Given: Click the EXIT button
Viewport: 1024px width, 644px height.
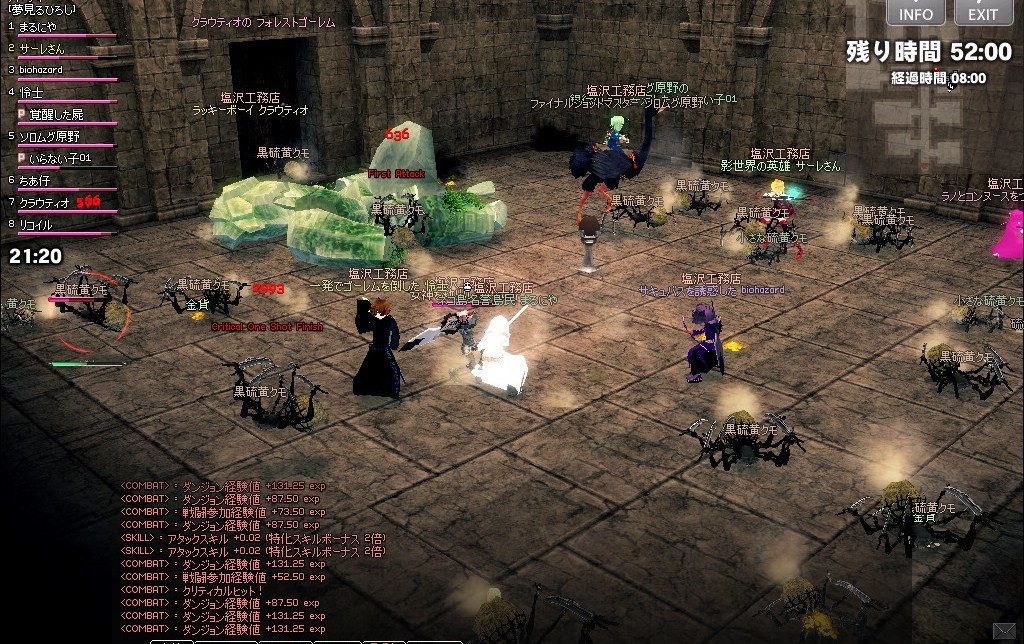Looking at the screenshot, I should point(982,13).
